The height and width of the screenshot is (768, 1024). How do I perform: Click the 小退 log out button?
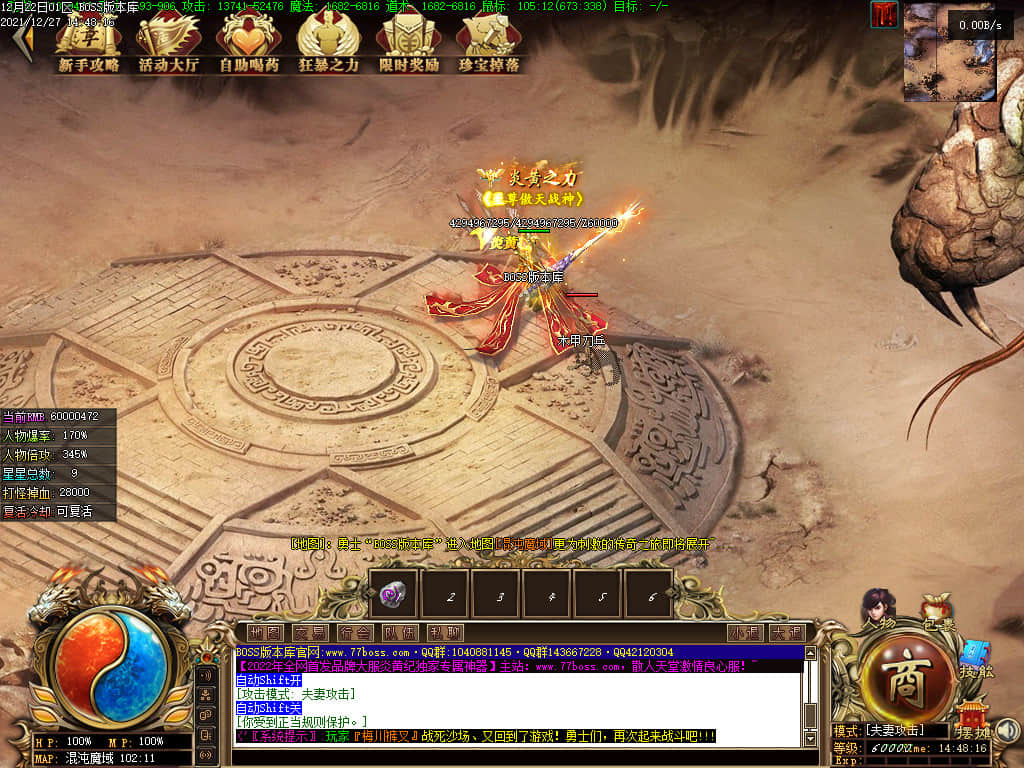[x=744, y=632]
